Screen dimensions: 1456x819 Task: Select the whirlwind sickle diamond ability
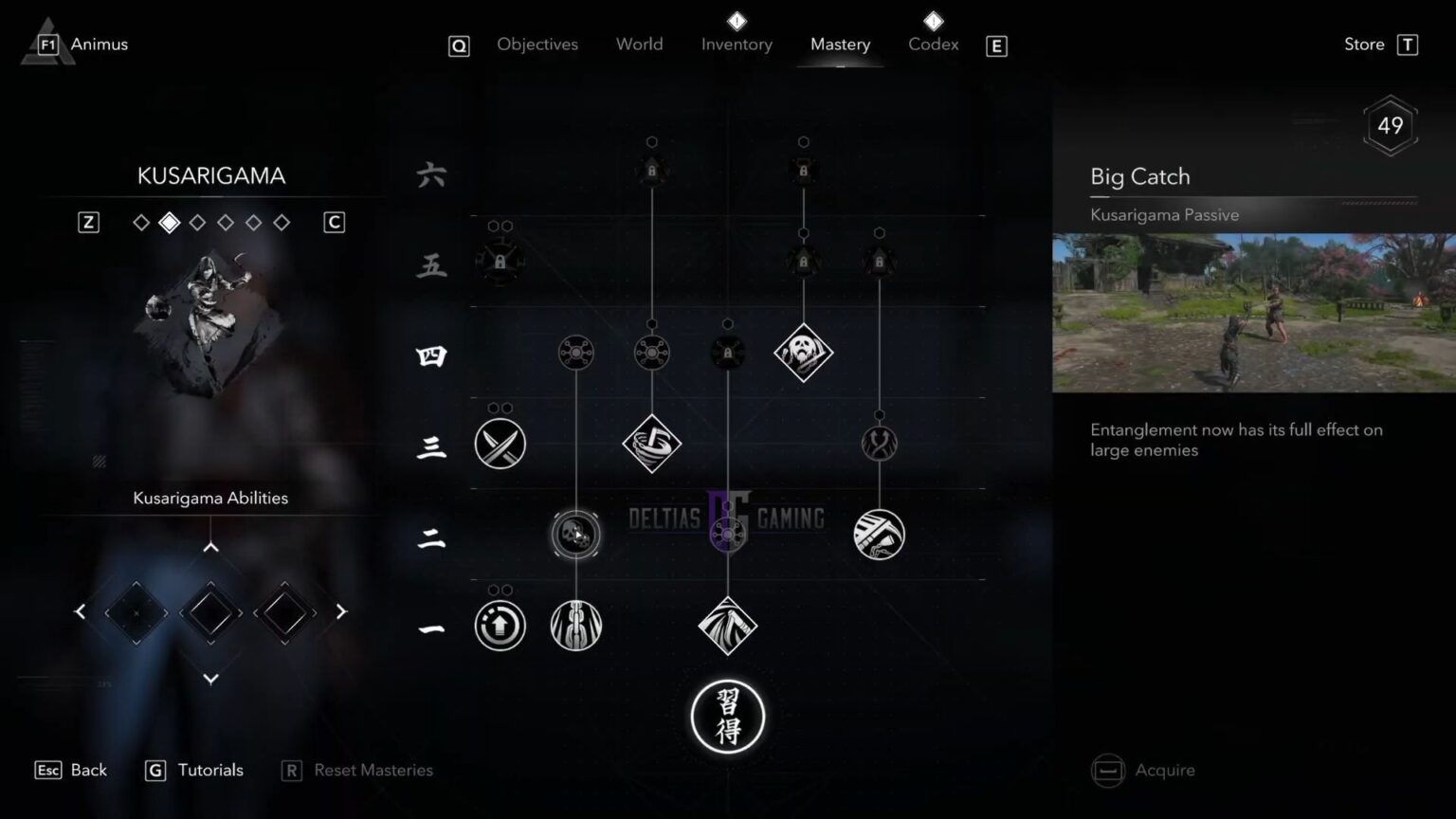point(652,444)
